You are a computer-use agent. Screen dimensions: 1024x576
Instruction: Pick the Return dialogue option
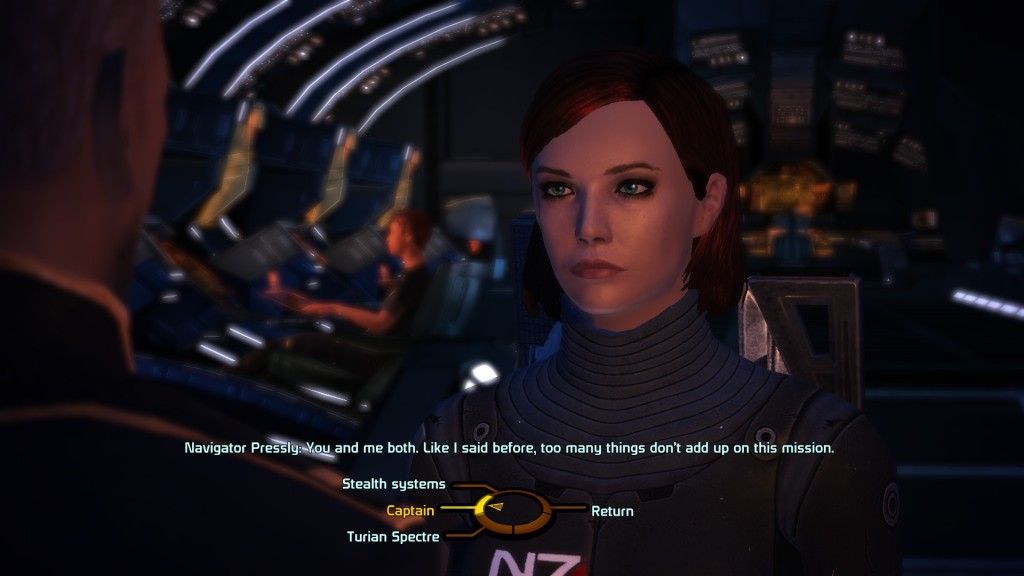click(612, 511)
